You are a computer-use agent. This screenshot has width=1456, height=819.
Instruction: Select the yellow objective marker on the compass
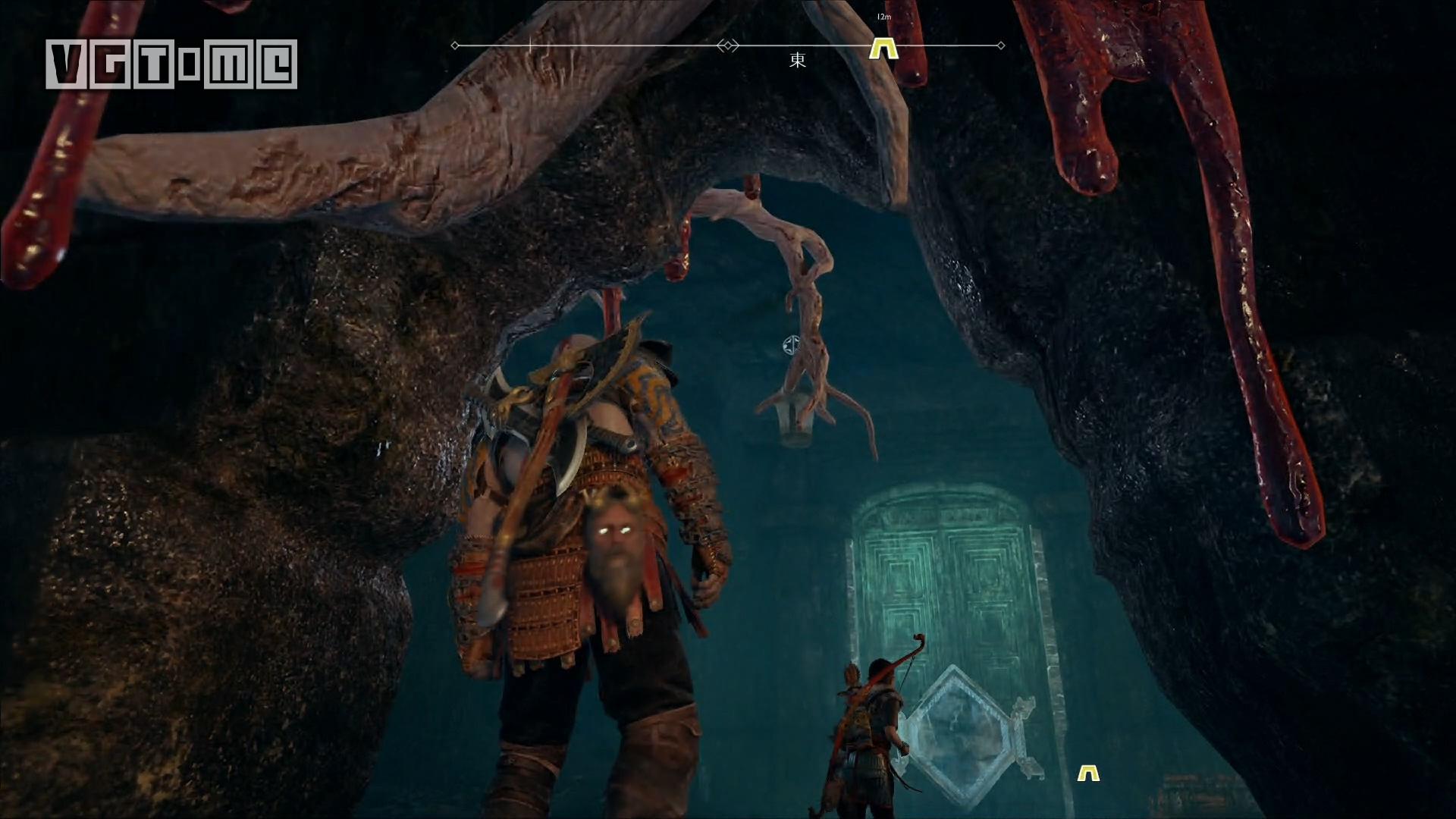[883, 49]
